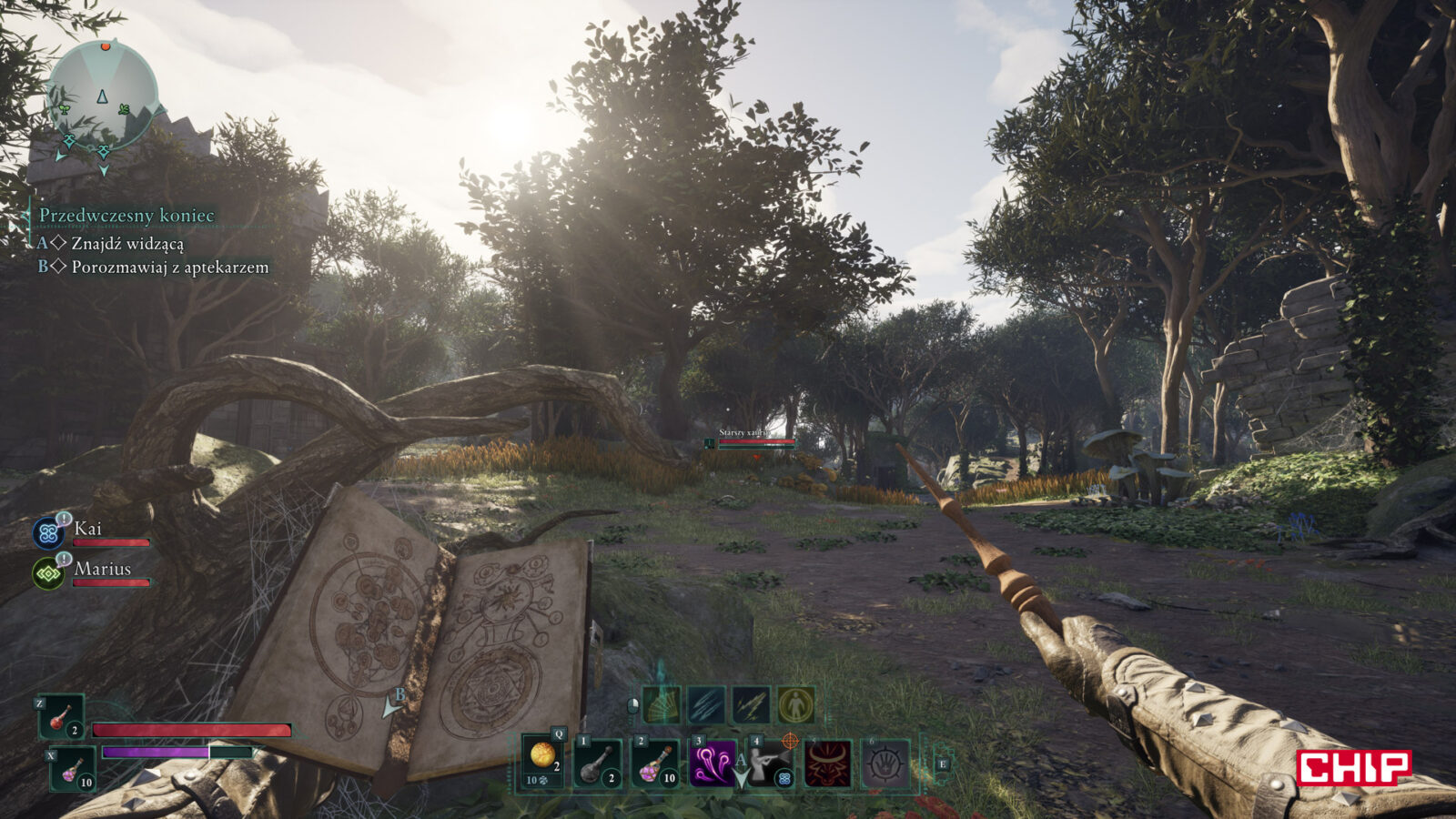The width and height of the screenshot is (1456, 819).
Task: Choose the Znajdź widzącą objective
Action: click(x=127, y=244)
